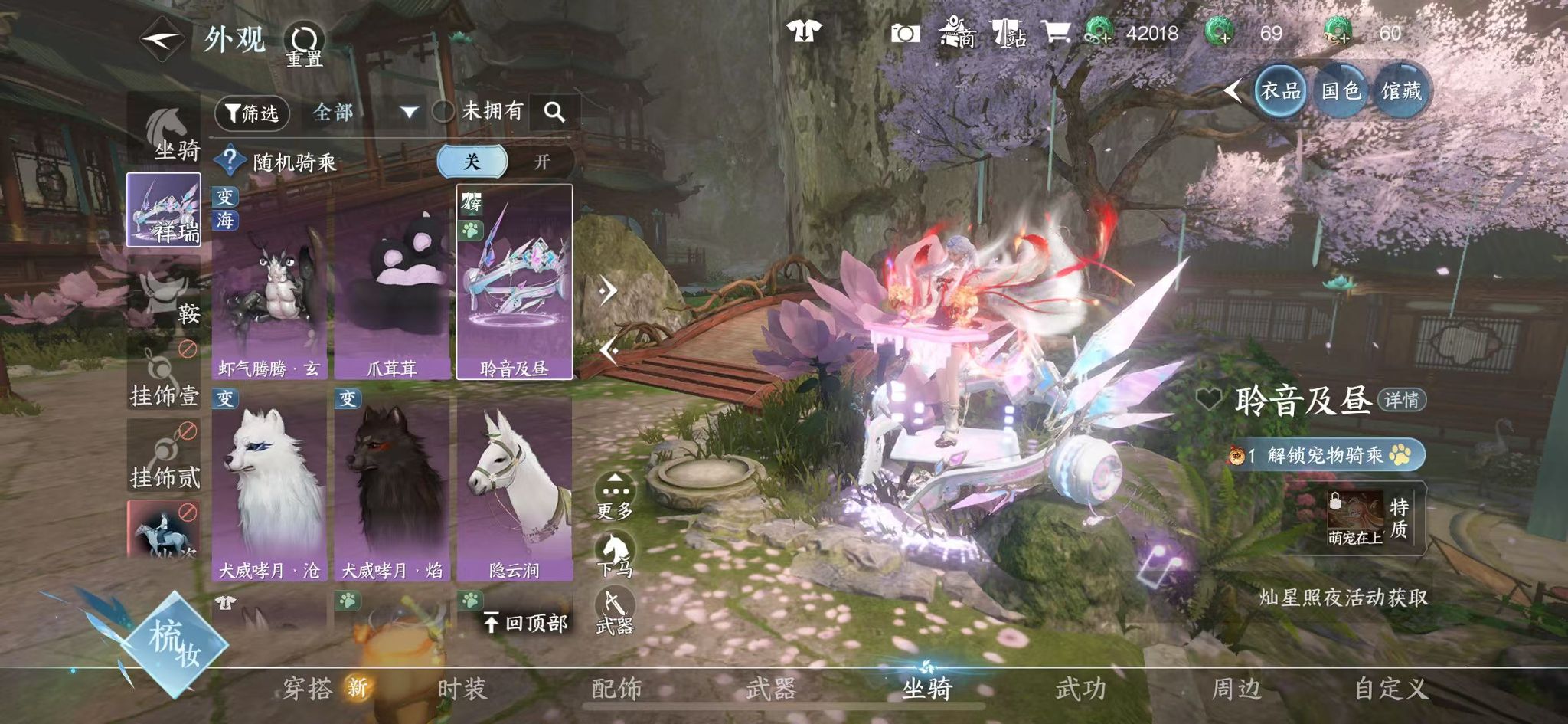Image resolution: width=1568 pixels, height=724 pixels.
Task: Choose the 爪茸茸 mount card
Action: [x=391, y=283]
